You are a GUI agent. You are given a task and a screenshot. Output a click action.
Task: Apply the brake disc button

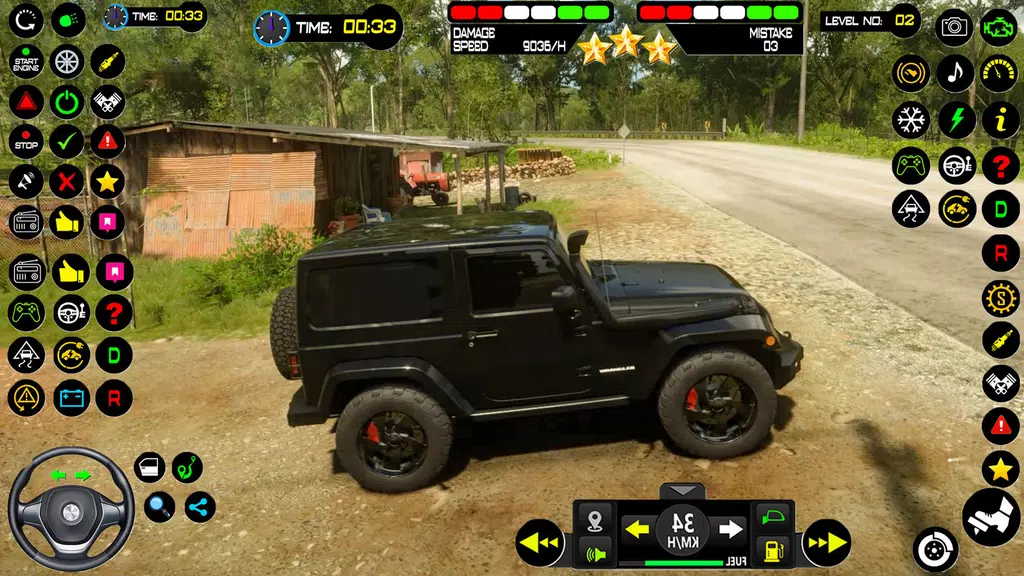935,549
